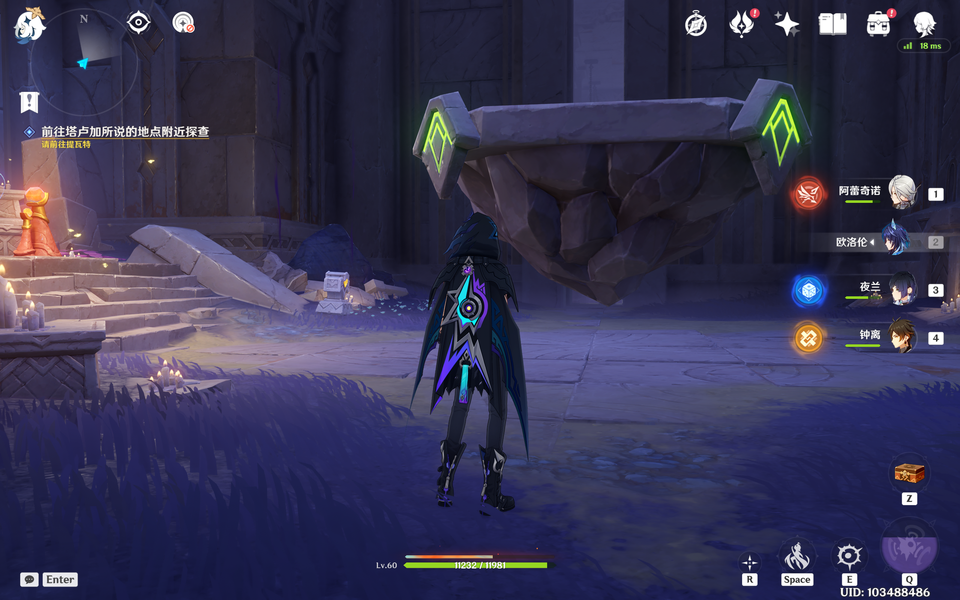Open the chat speech bubble
Viewport: 960px width, 600px height.
29,579
